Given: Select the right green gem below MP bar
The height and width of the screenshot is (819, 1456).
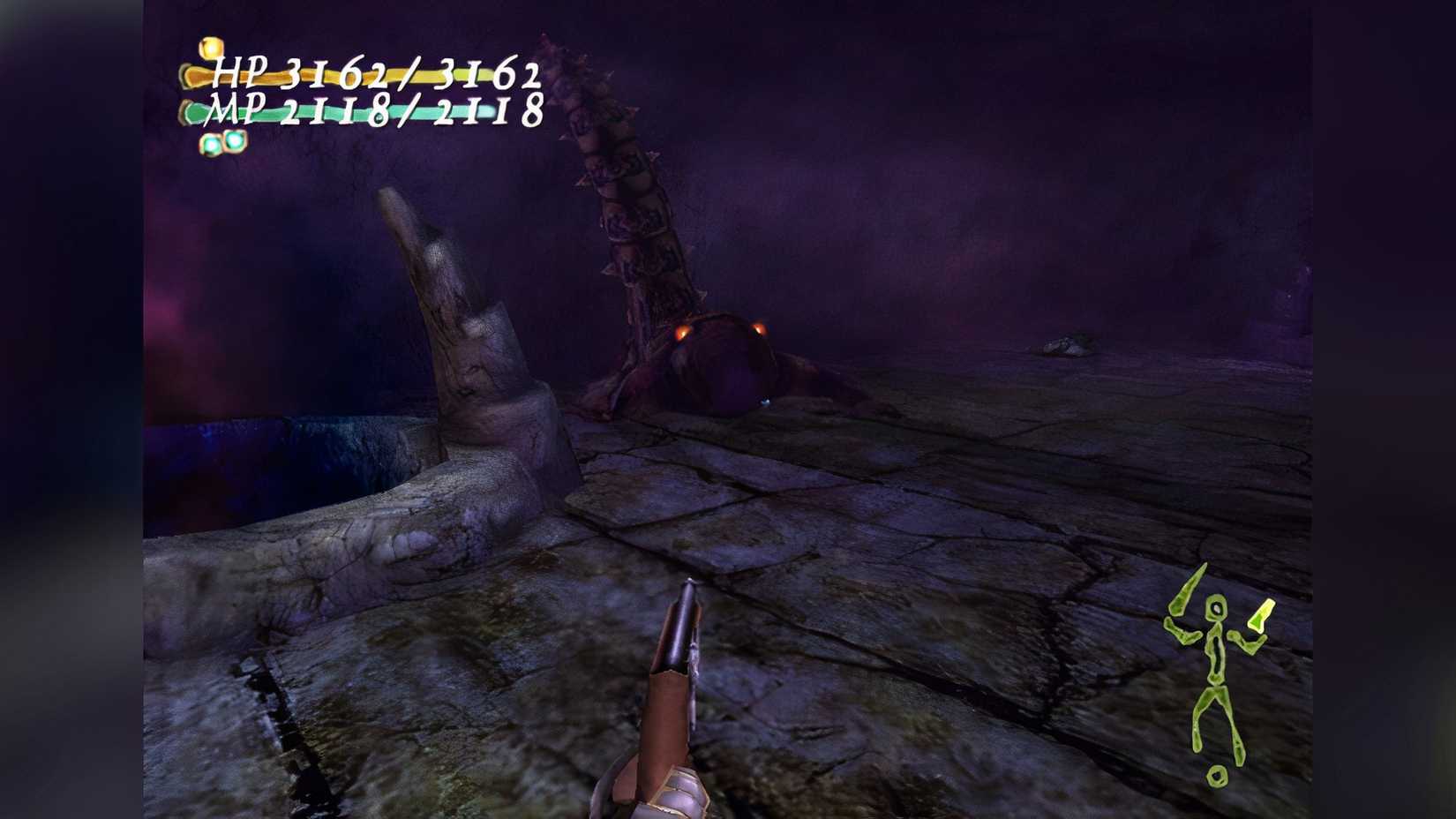Looking at the screenshot, I should [x=234, y=141].
